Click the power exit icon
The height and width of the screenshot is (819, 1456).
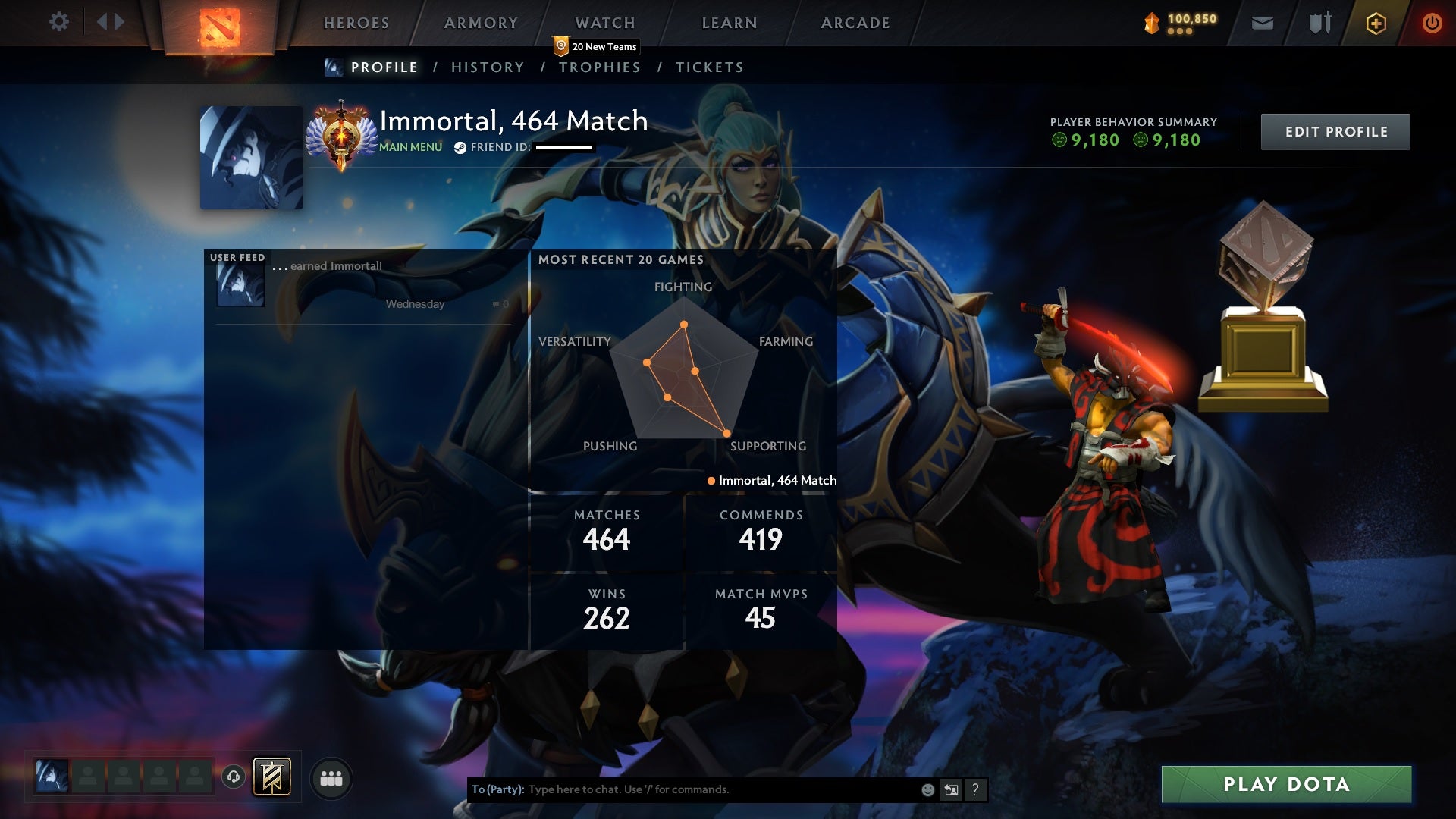(x=1432, y=23)
